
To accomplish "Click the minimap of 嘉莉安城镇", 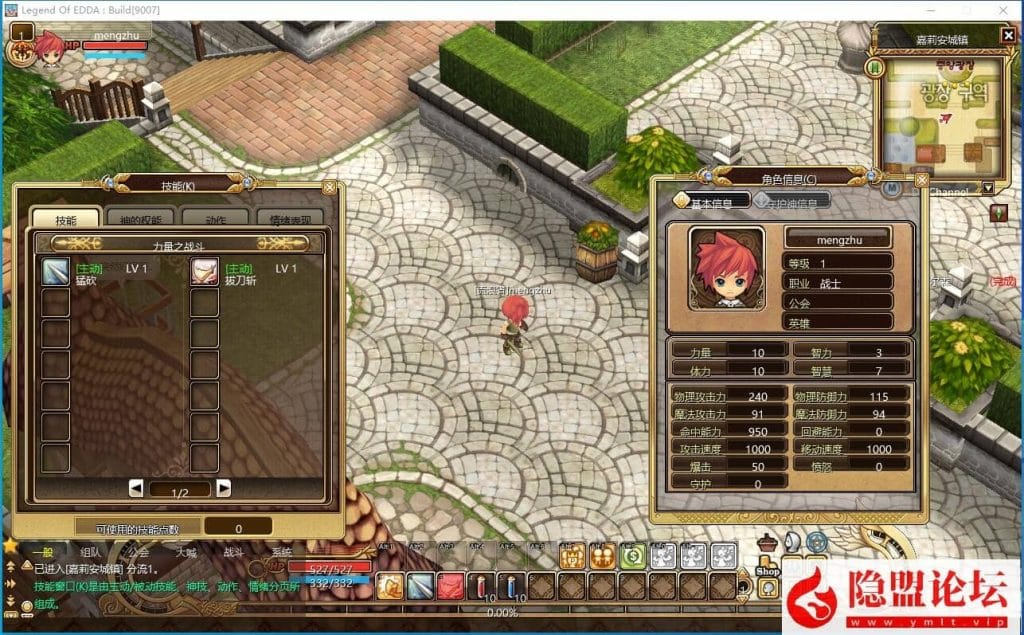I will [942, 112].
